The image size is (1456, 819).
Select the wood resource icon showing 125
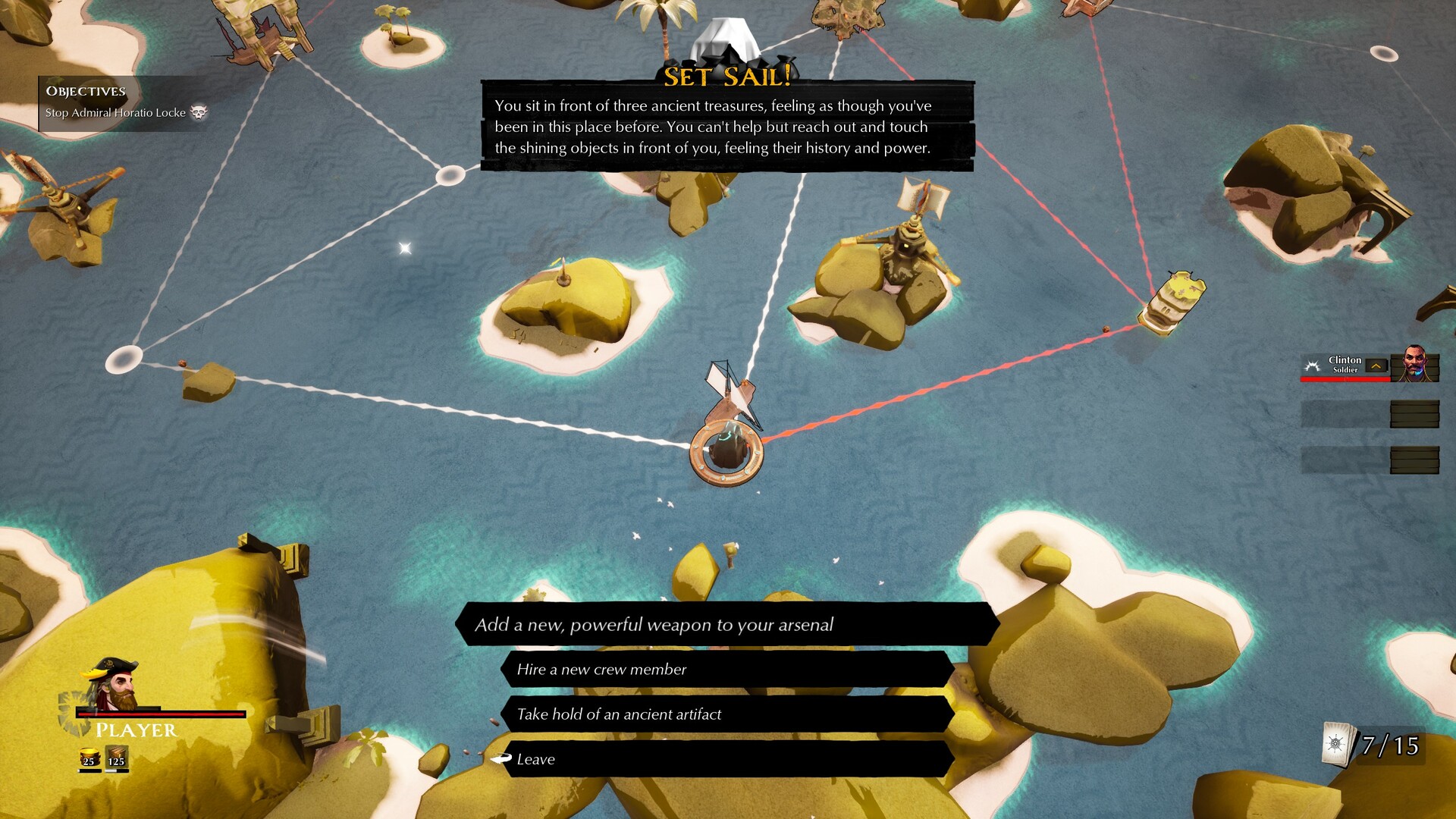[x=115, y=755]
